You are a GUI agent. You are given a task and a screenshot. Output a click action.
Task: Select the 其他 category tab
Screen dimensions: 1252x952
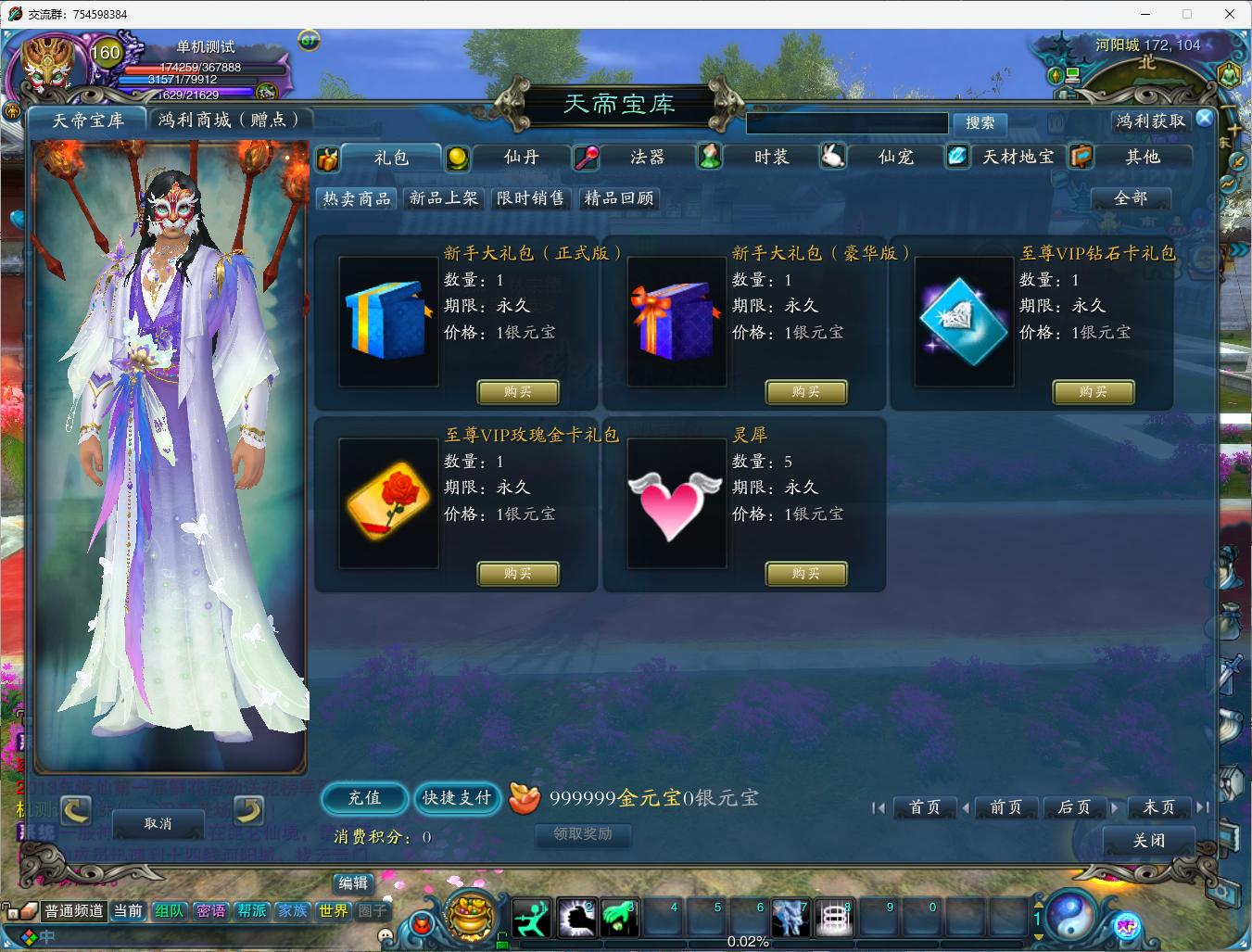pos(1142,158)
